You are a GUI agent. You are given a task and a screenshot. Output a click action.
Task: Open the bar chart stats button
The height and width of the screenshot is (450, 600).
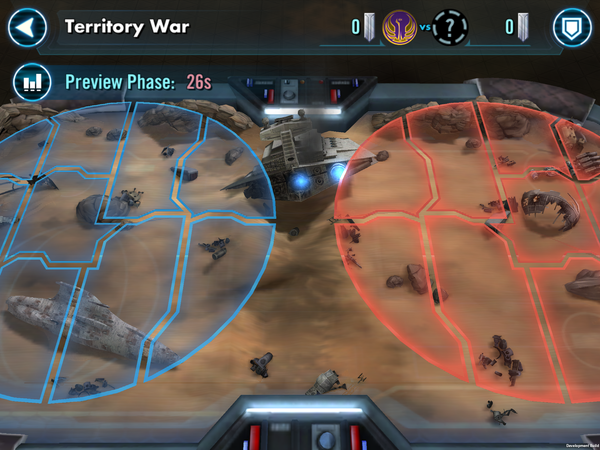point(31,82)
